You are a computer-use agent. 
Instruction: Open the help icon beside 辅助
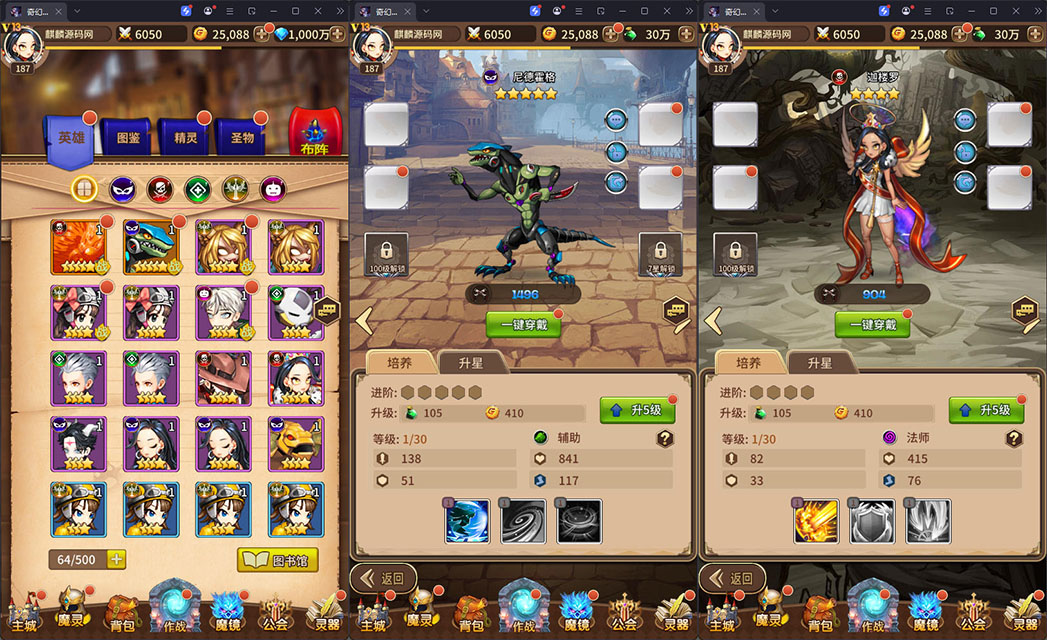pos(665,438)
